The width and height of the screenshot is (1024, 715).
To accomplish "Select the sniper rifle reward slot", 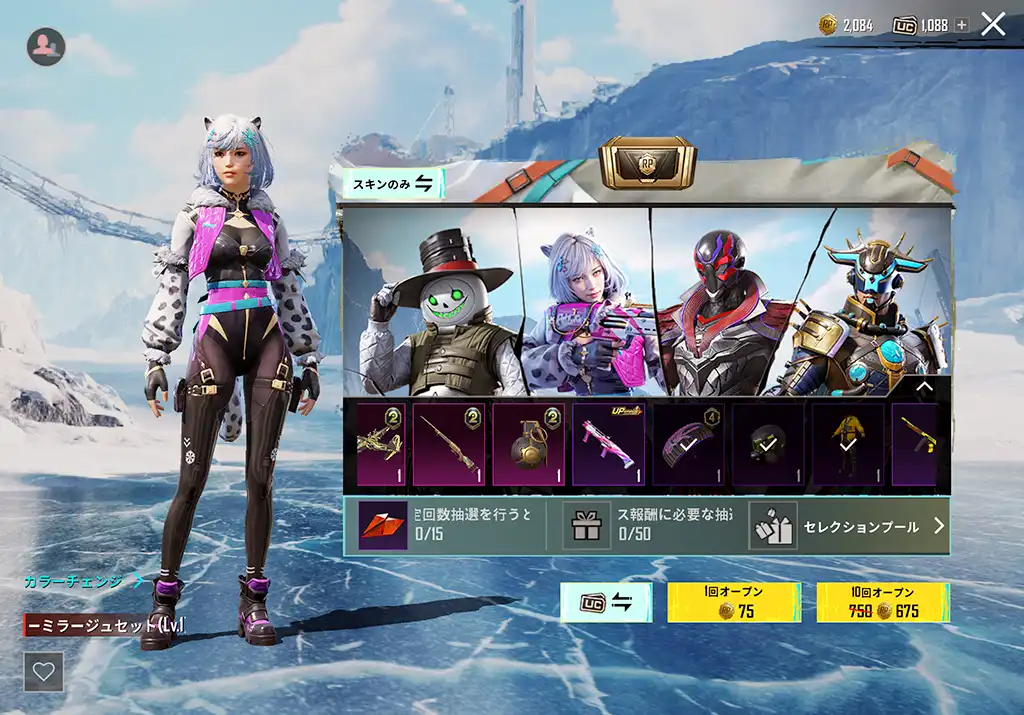I will 449,444.
